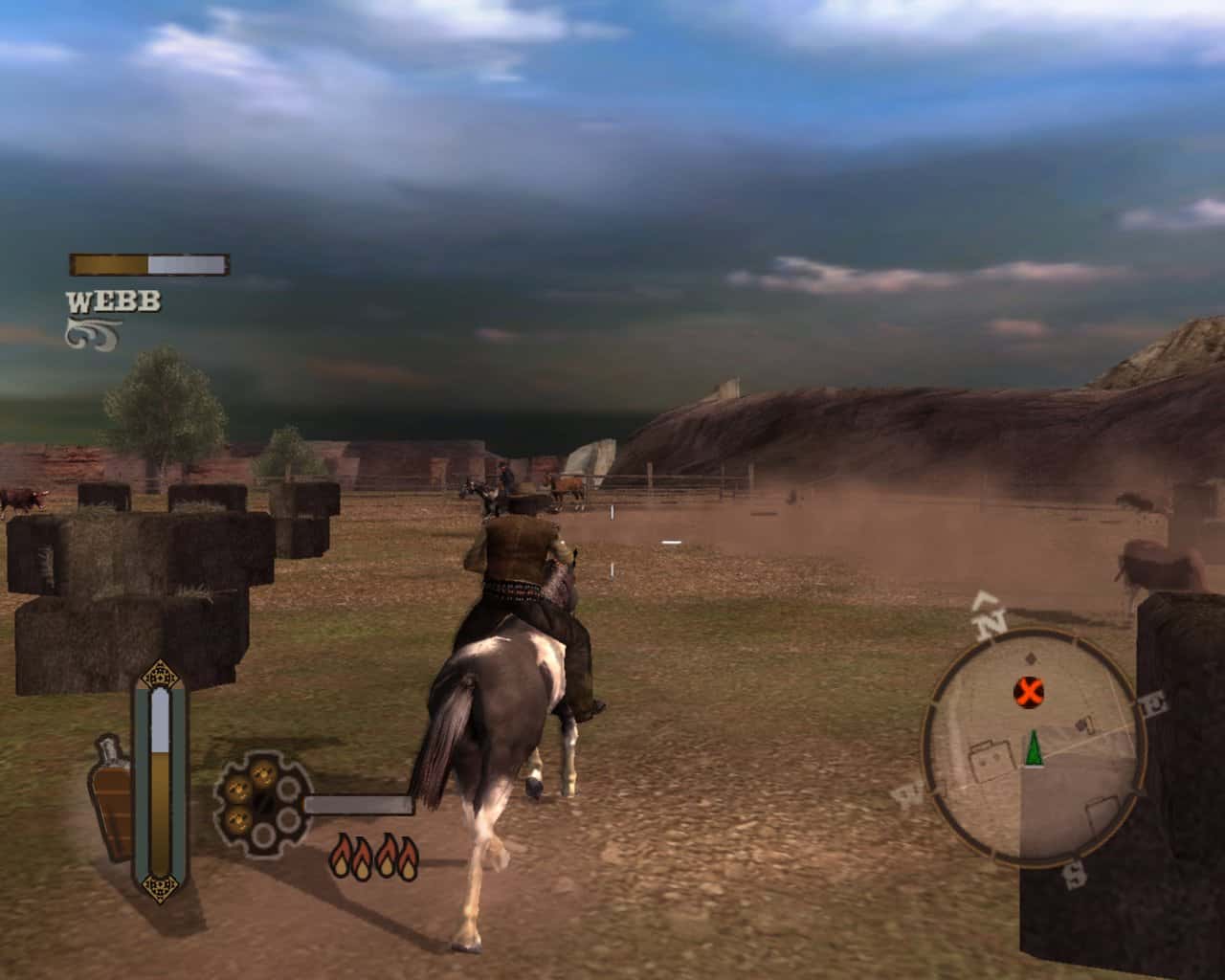Select the green player arrow on the minimap
The image size is (1225, 980).
click(x=1035, y=749)
